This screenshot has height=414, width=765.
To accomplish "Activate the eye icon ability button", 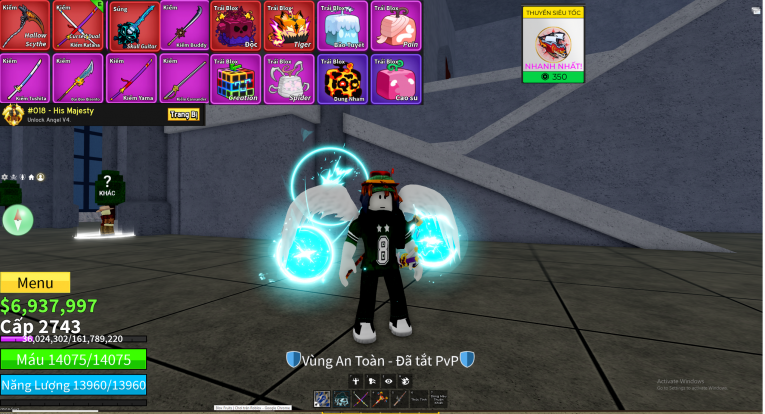I will (x=389, y=380).
